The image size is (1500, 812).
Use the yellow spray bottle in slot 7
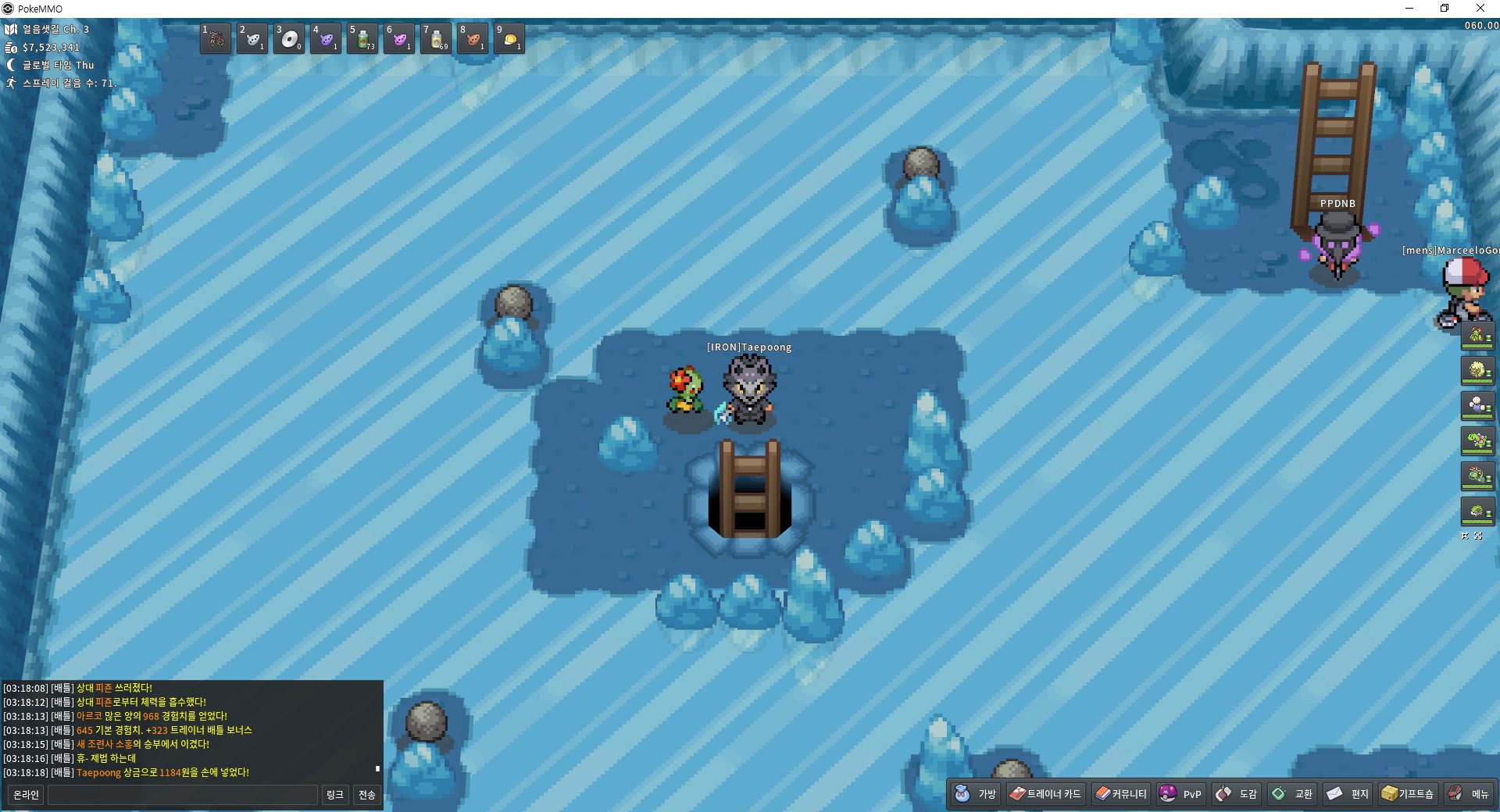[x=436, y=38]
